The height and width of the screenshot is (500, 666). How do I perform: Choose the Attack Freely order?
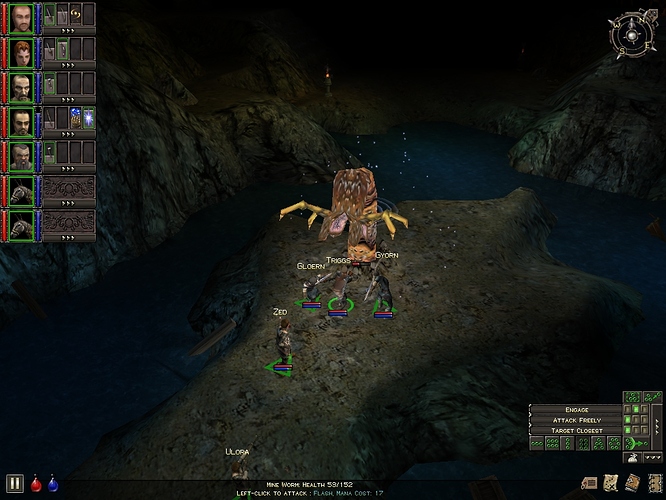[575, 419]
